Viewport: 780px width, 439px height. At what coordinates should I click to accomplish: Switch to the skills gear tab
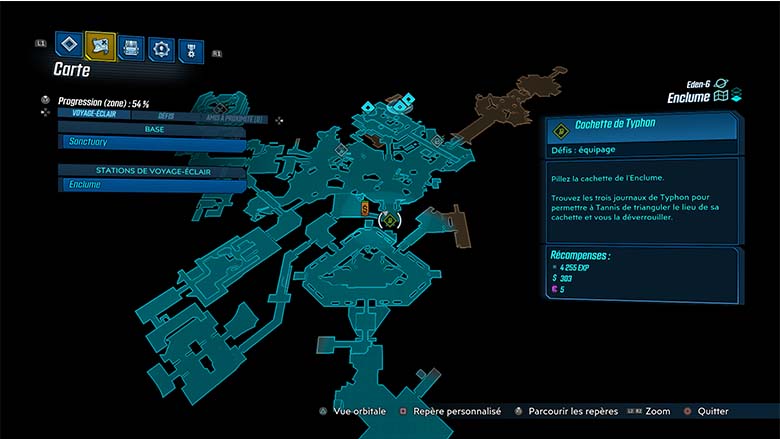coord(161,47)
